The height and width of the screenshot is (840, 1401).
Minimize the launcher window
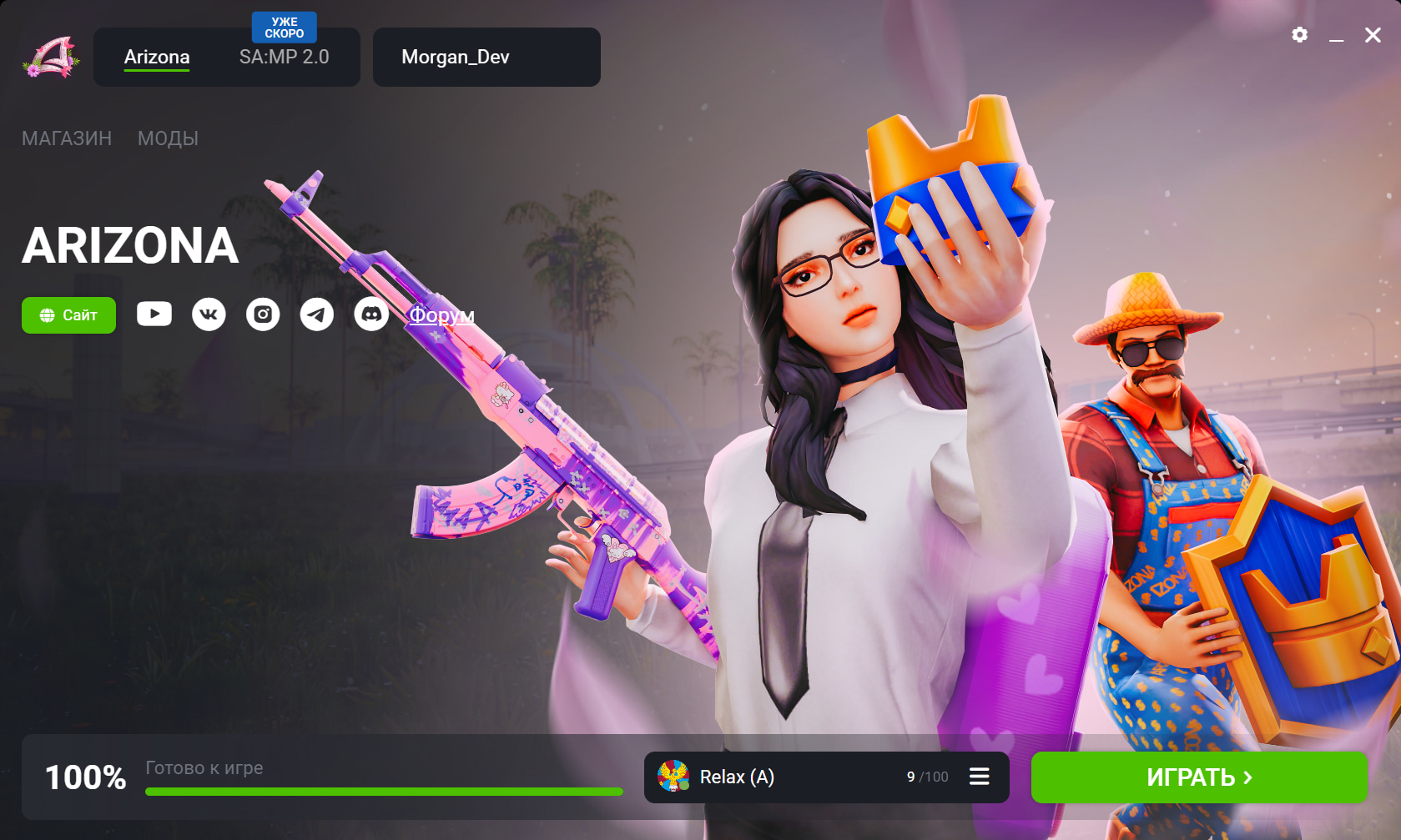pos(1336,35)
